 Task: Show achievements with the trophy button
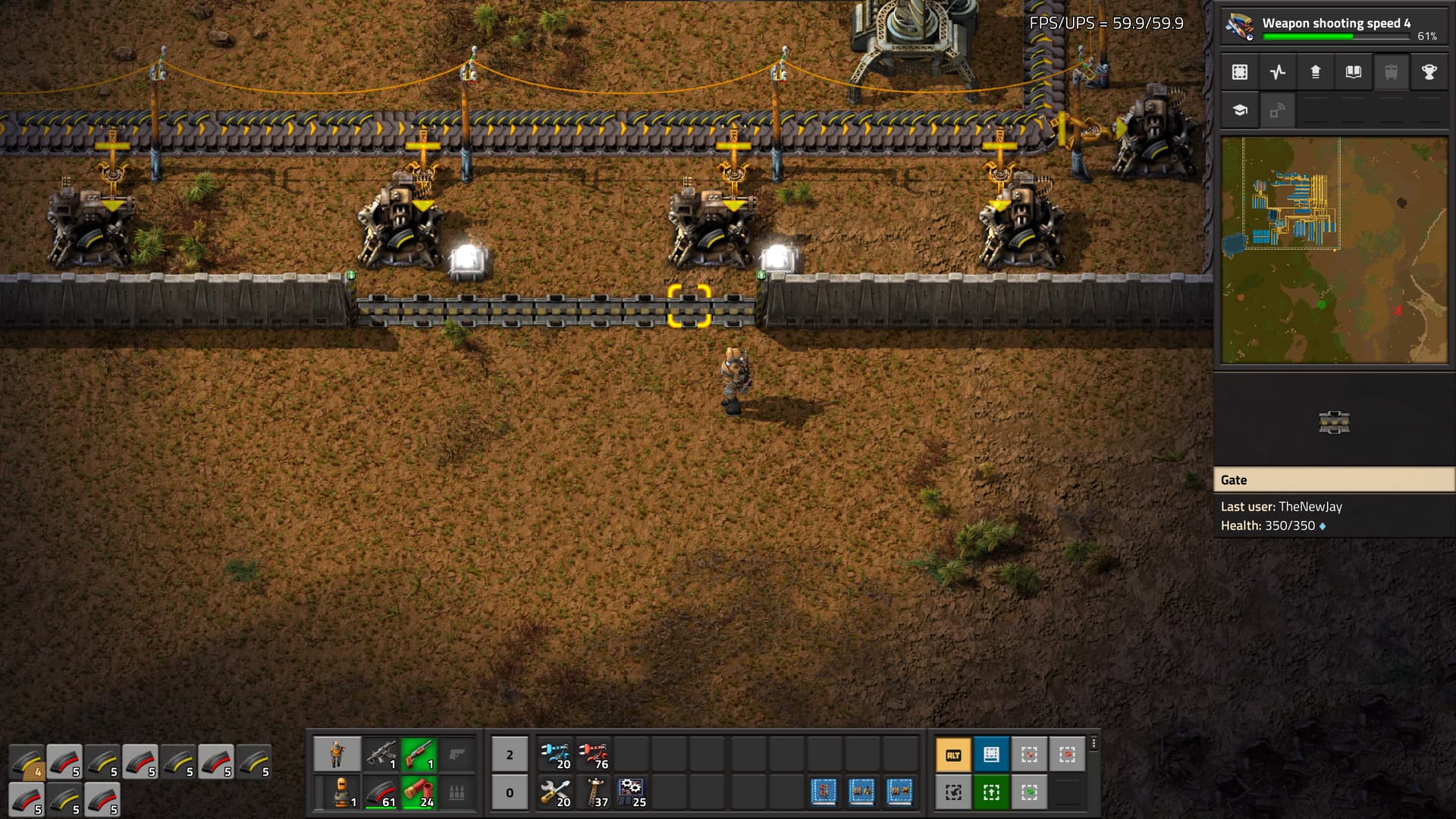(x=1429, y=72)
